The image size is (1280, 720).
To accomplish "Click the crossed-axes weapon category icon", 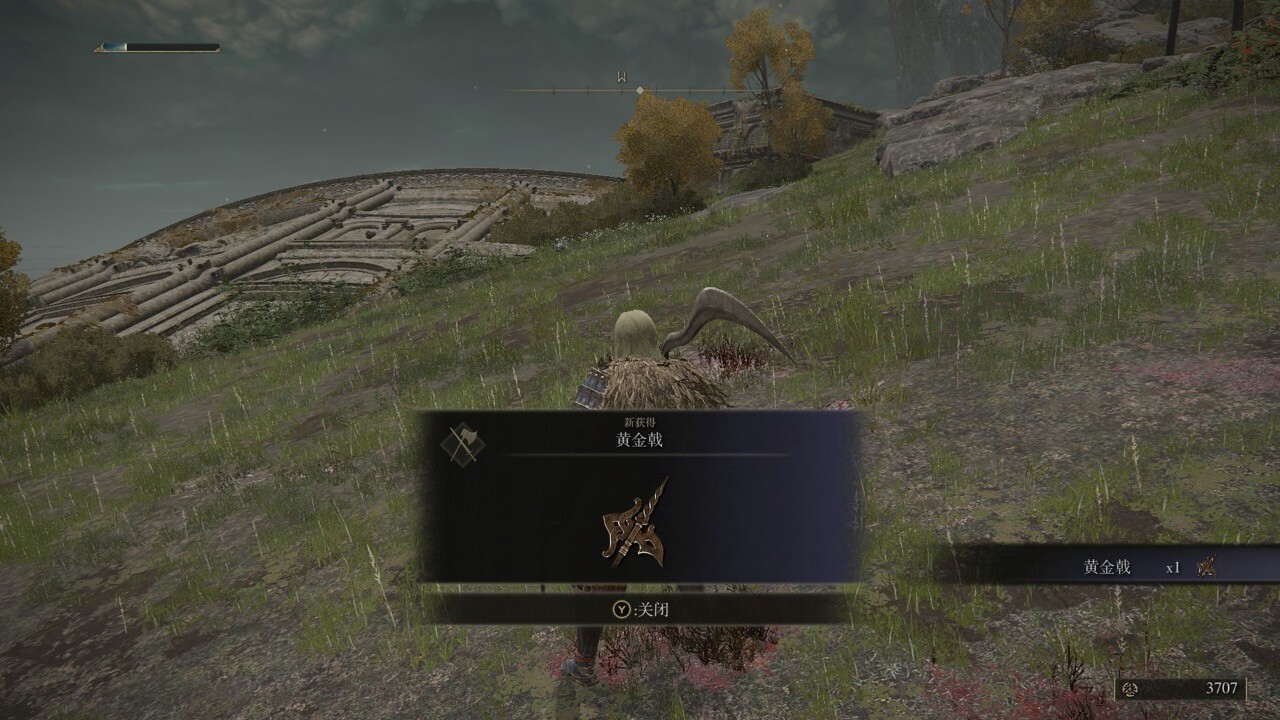I will (x=462, y=443).
